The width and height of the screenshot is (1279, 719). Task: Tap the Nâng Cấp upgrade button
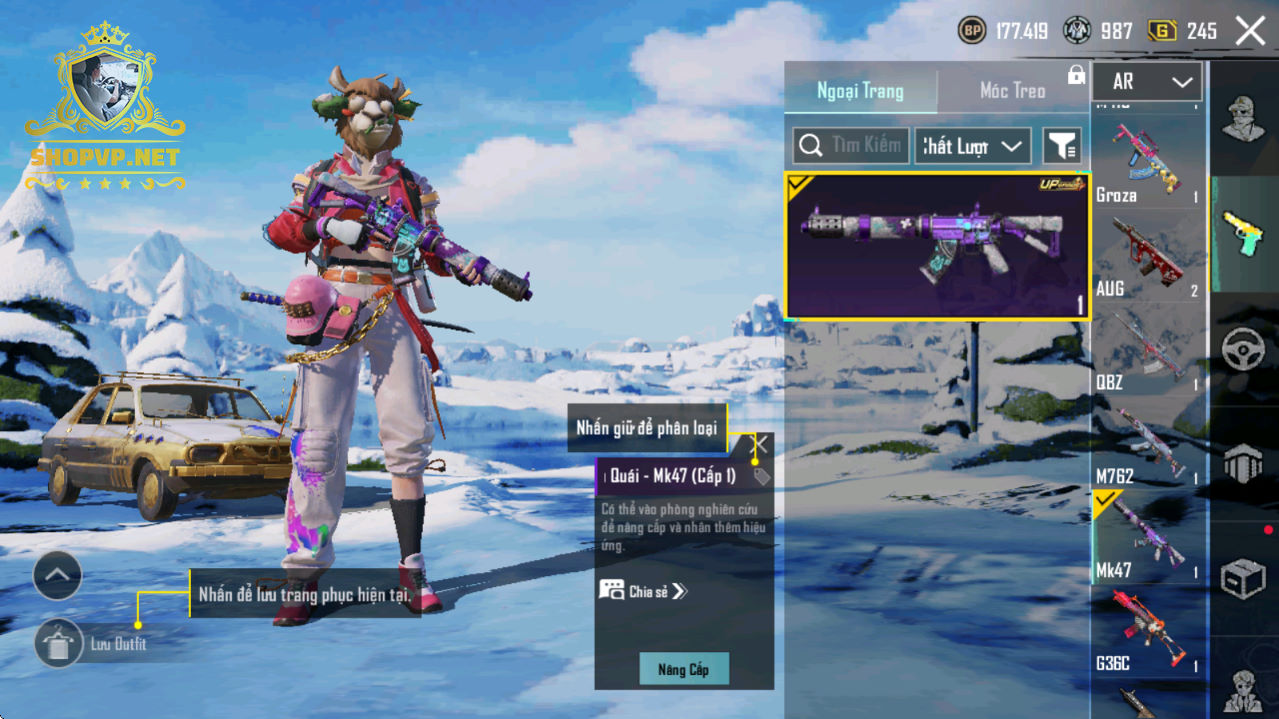click(684, 669)
